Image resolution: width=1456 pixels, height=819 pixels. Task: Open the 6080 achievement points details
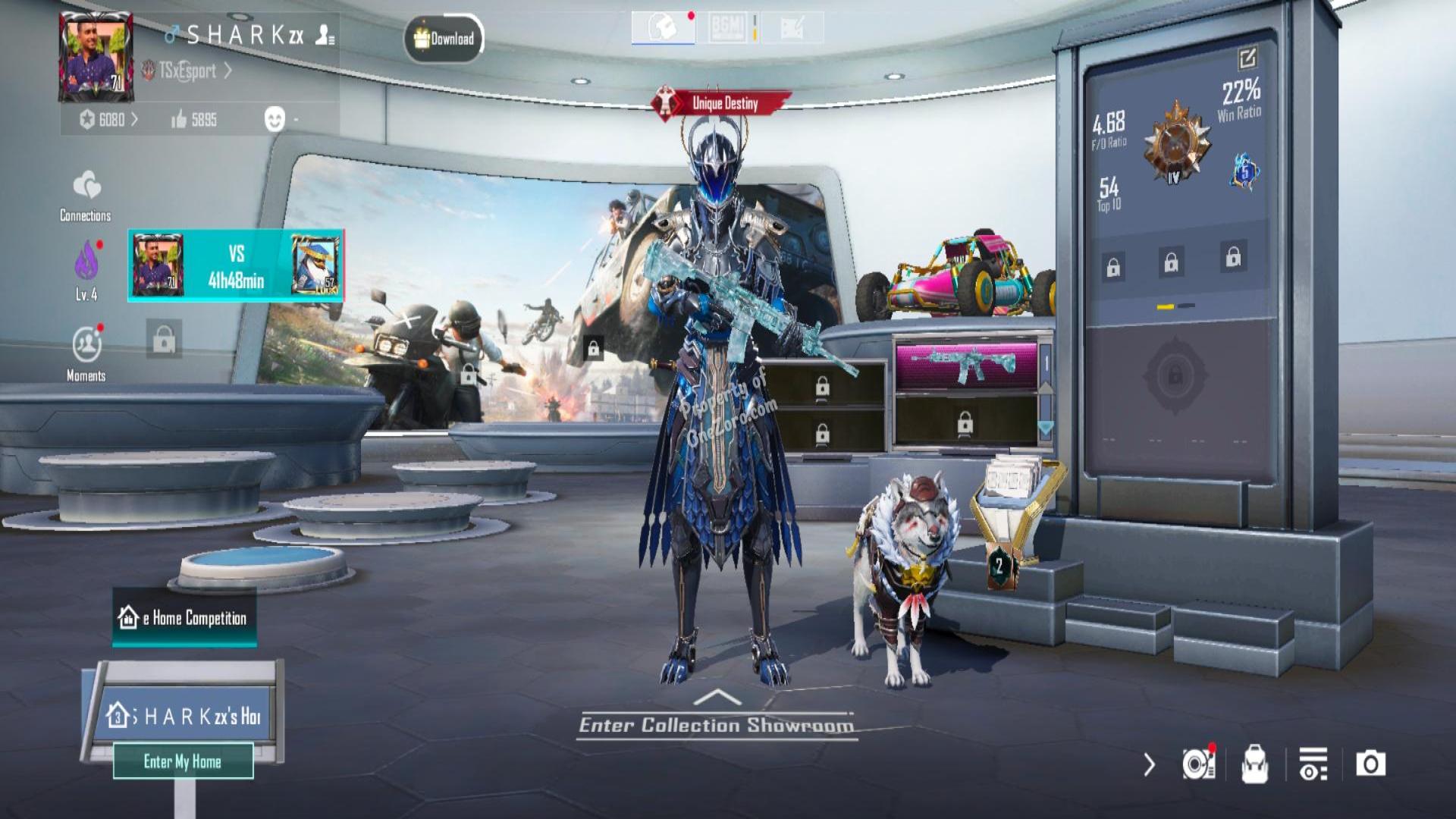coord(109,120)
